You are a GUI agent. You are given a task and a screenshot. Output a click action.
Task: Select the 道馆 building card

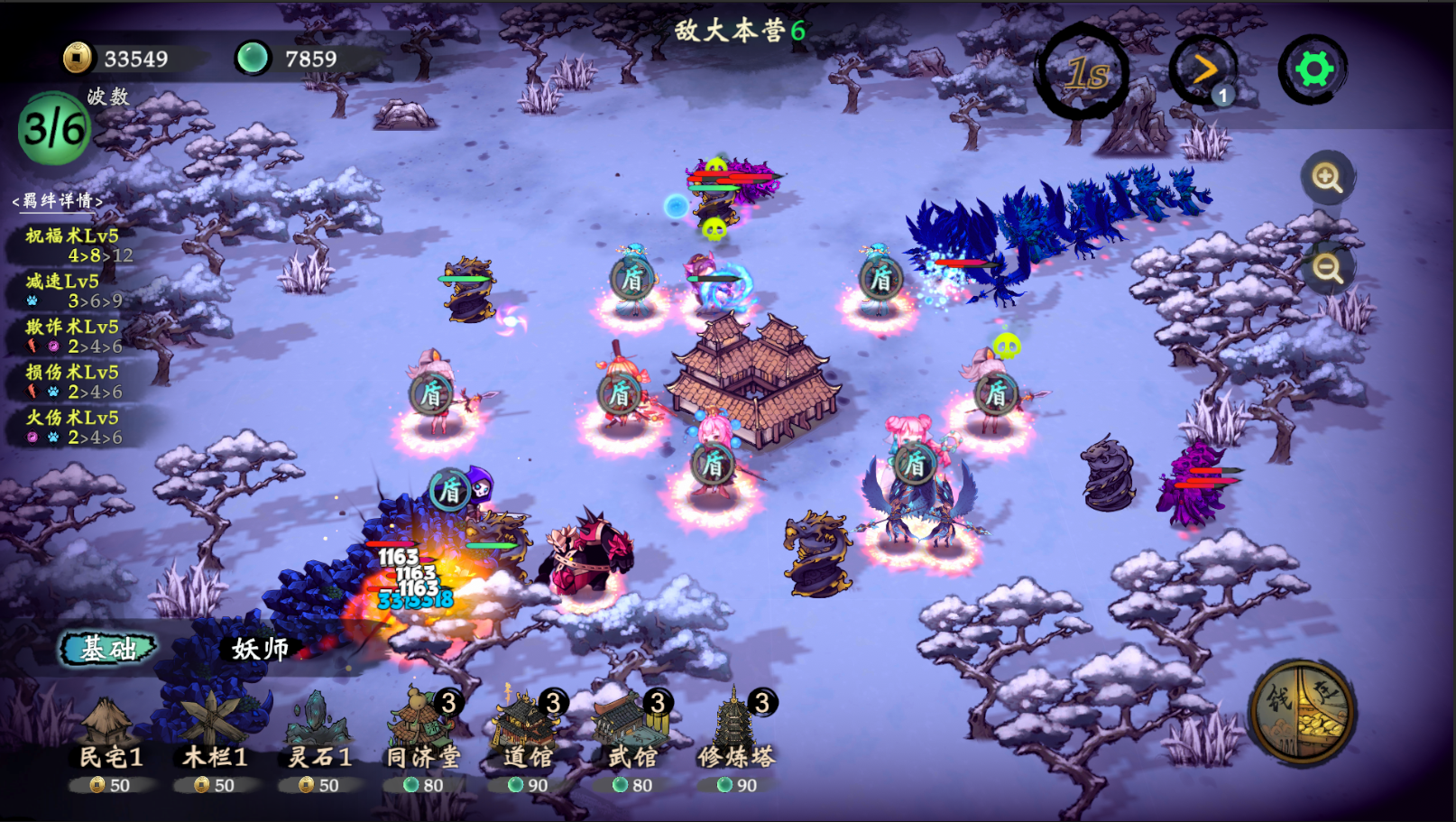[x=528, y=740]
